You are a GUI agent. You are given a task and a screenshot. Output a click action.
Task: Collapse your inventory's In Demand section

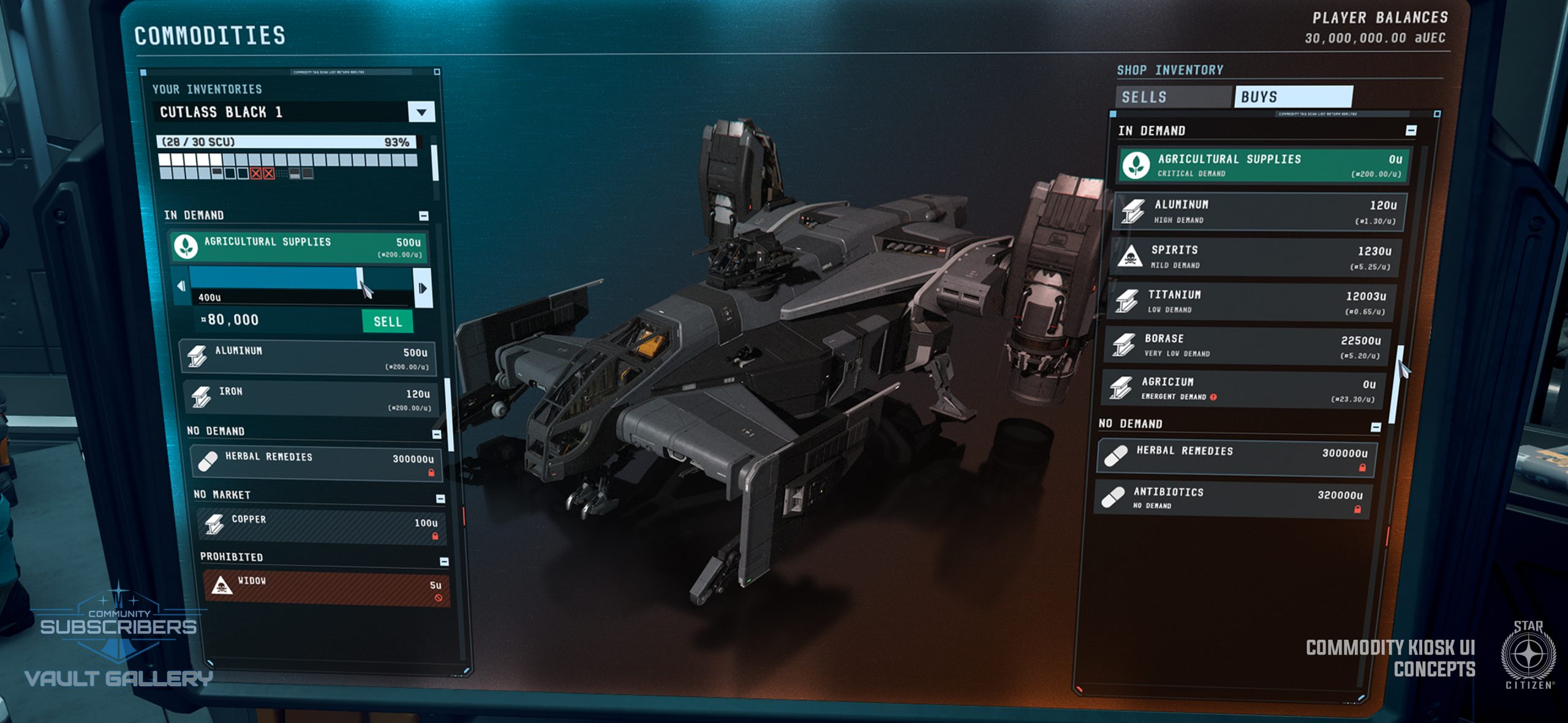click(x=424, y=215)
